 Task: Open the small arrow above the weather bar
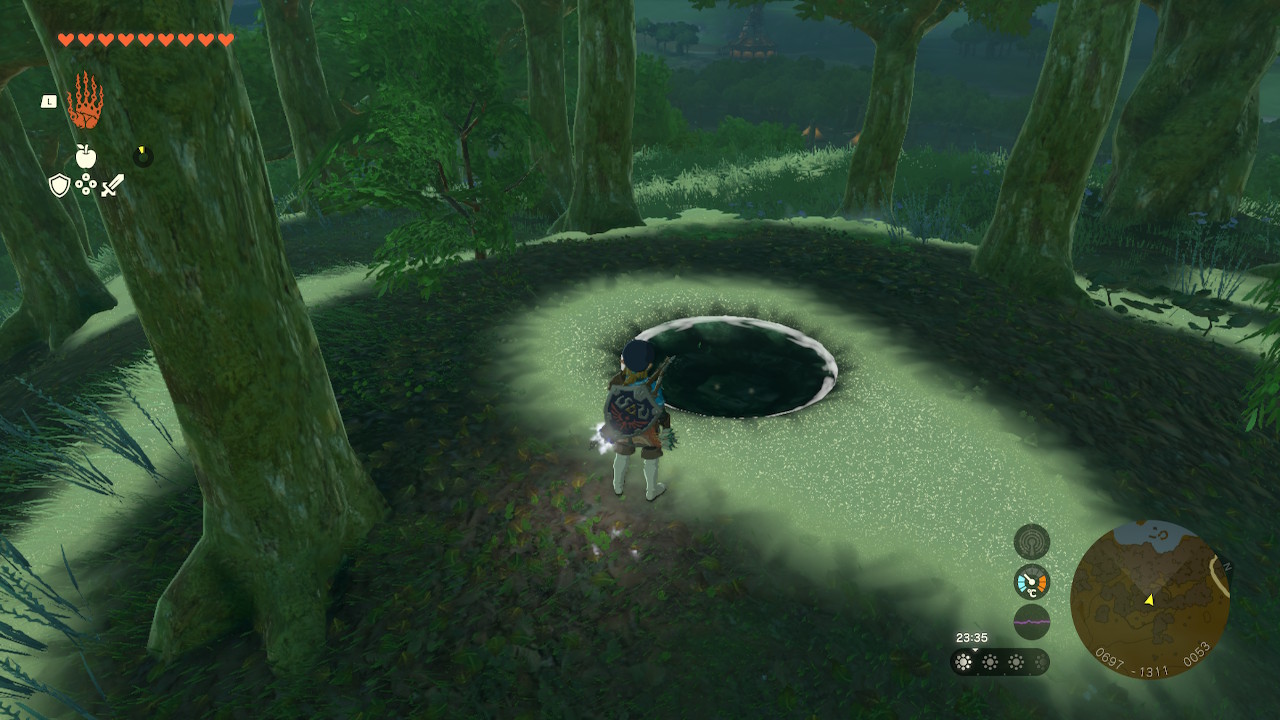pos(975,650)
